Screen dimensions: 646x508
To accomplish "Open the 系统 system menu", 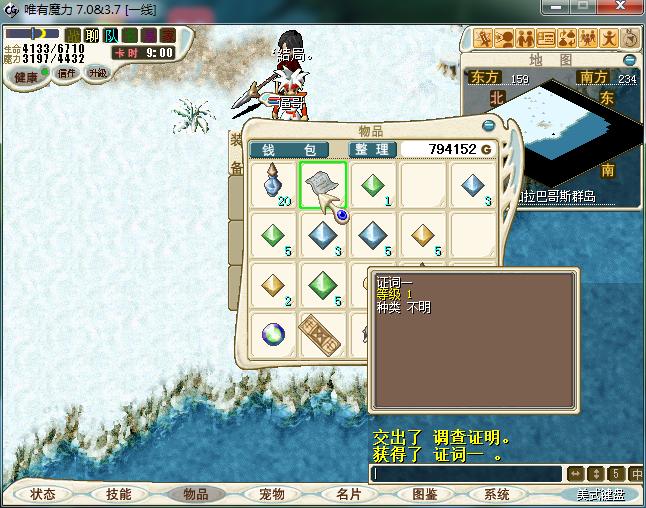I will pyautogui.click(x=497, y=494).
